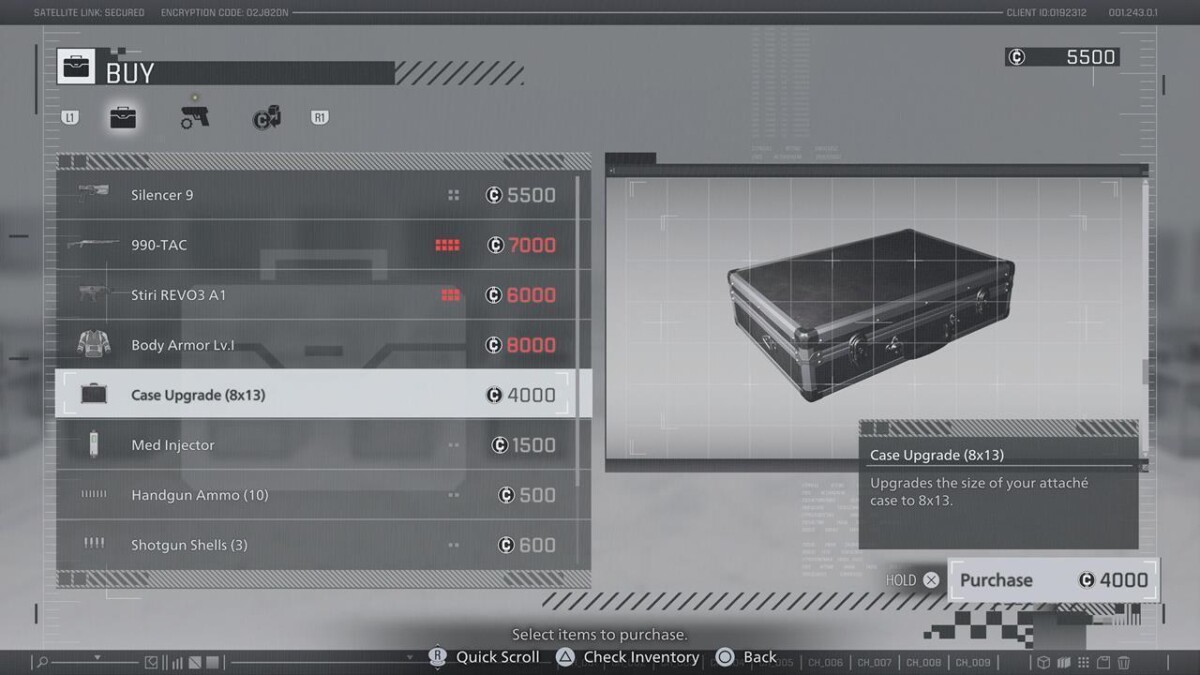Choose Handgun Ammo (10) from the shop
The height and width of the screenshot is (675, 1200).
[320, 495]
